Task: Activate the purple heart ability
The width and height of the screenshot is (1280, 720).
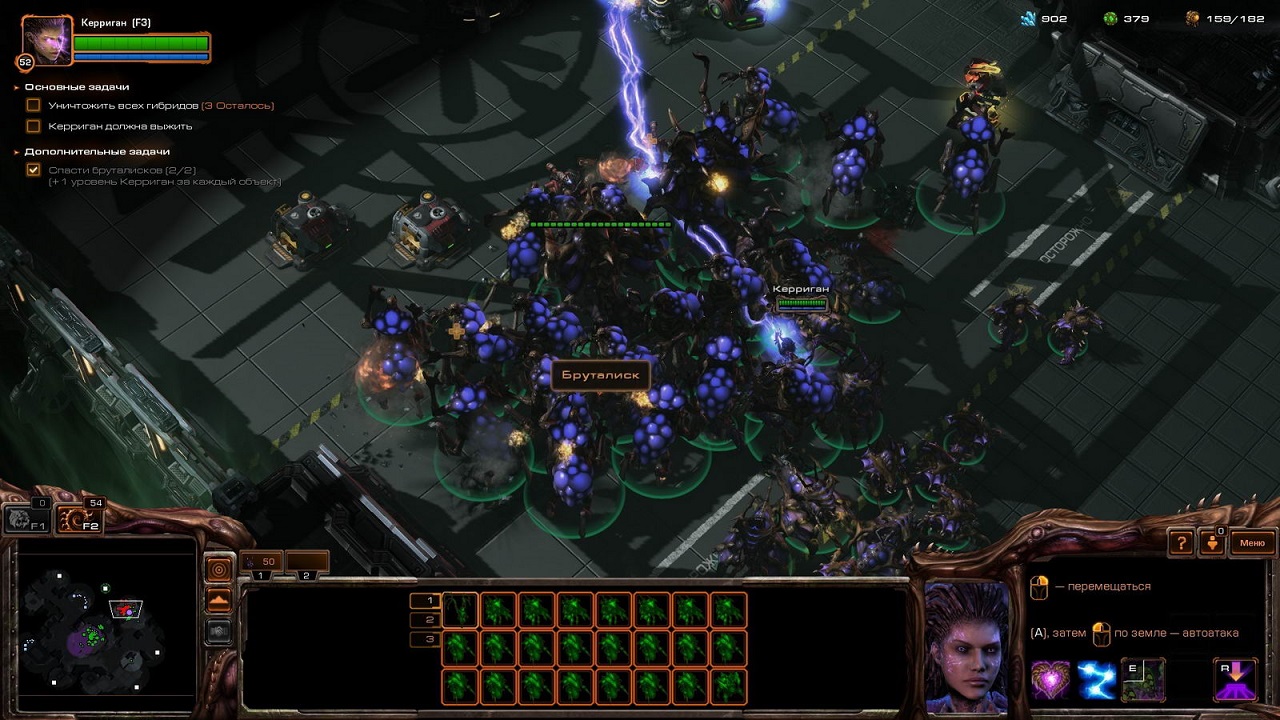Action: coord(1050,680)
